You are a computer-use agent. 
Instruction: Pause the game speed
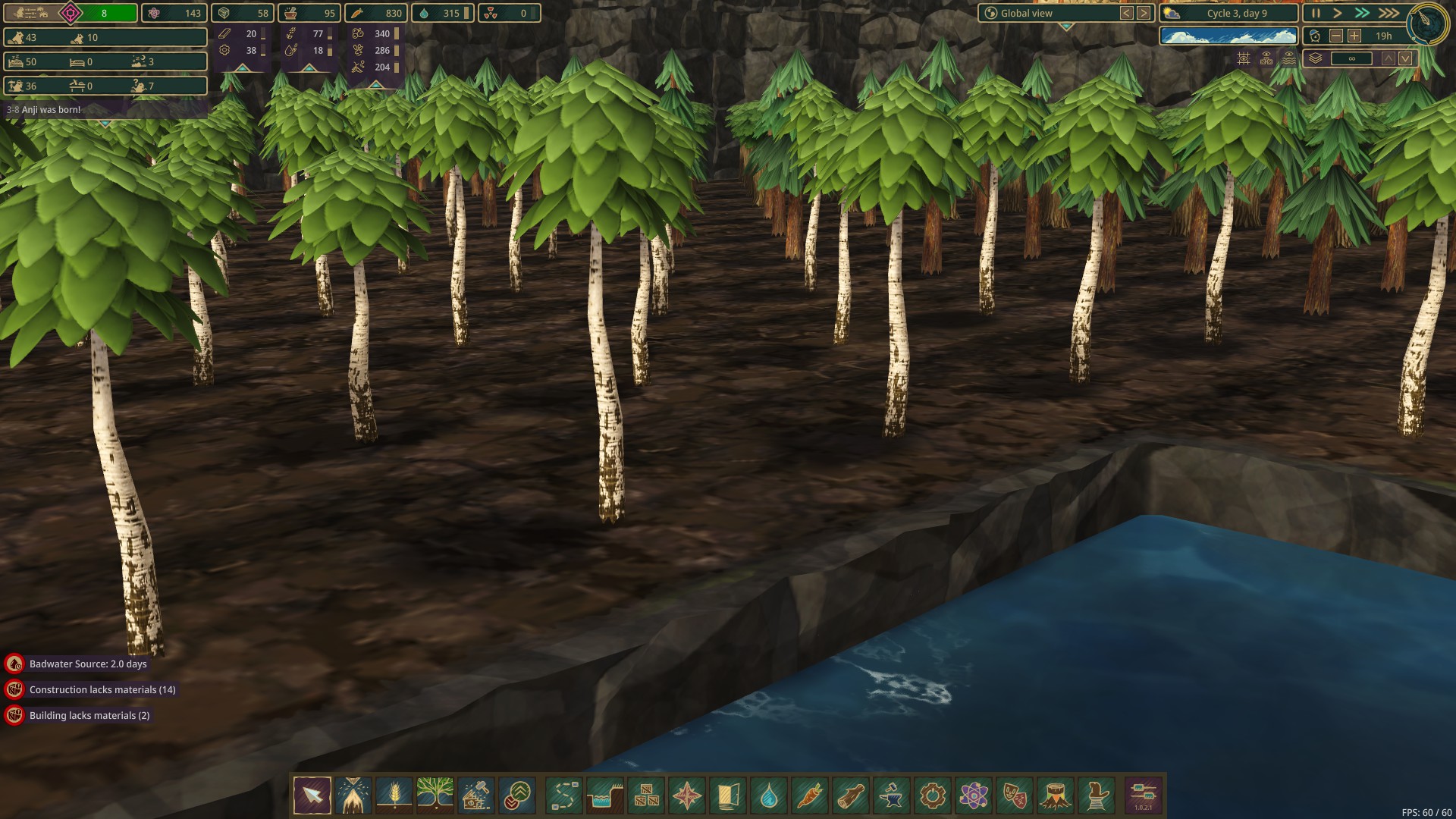pyautogui.click(x=1316, y=13)
